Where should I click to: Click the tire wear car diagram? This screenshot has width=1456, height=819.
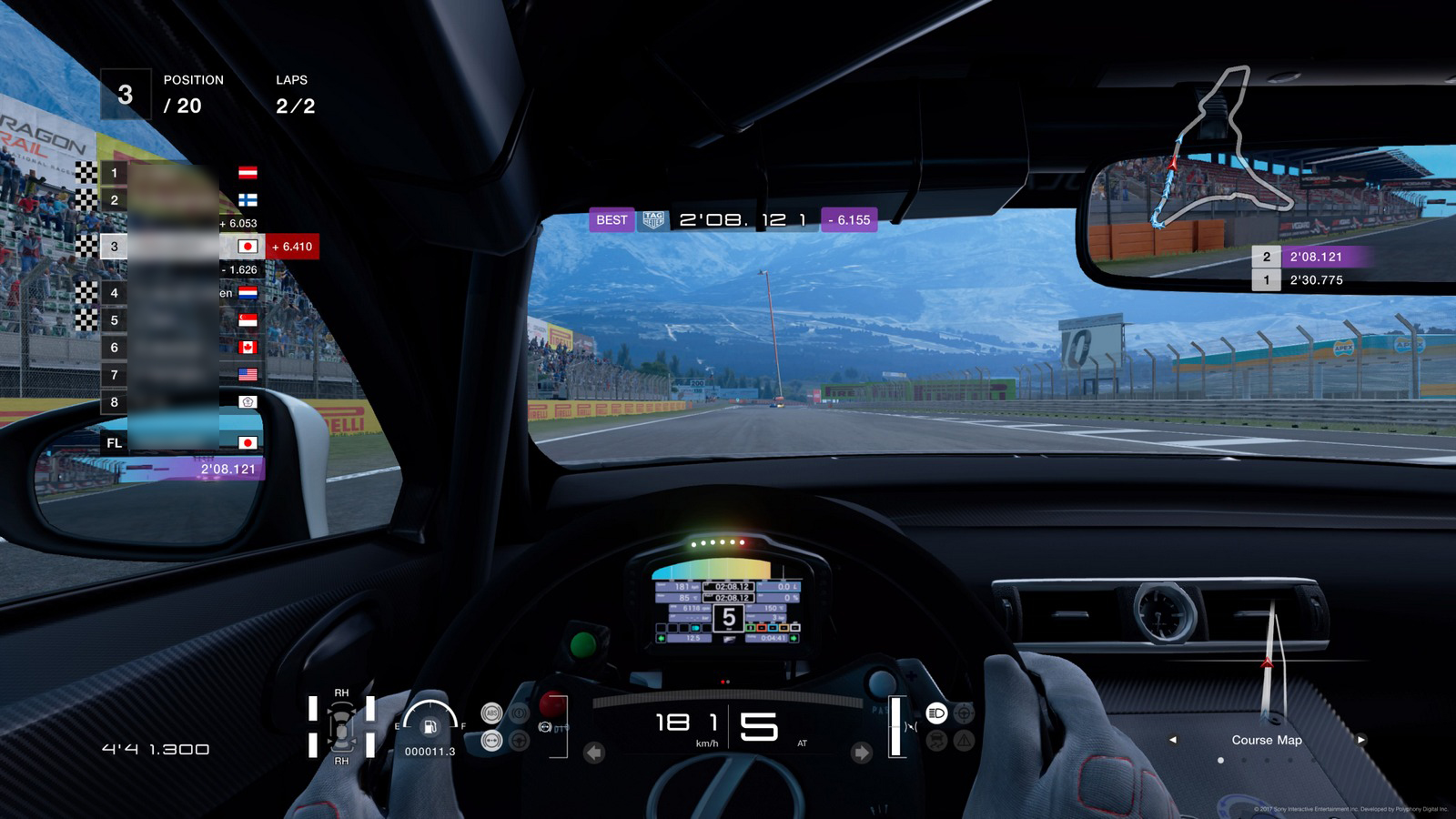[341, 726]
